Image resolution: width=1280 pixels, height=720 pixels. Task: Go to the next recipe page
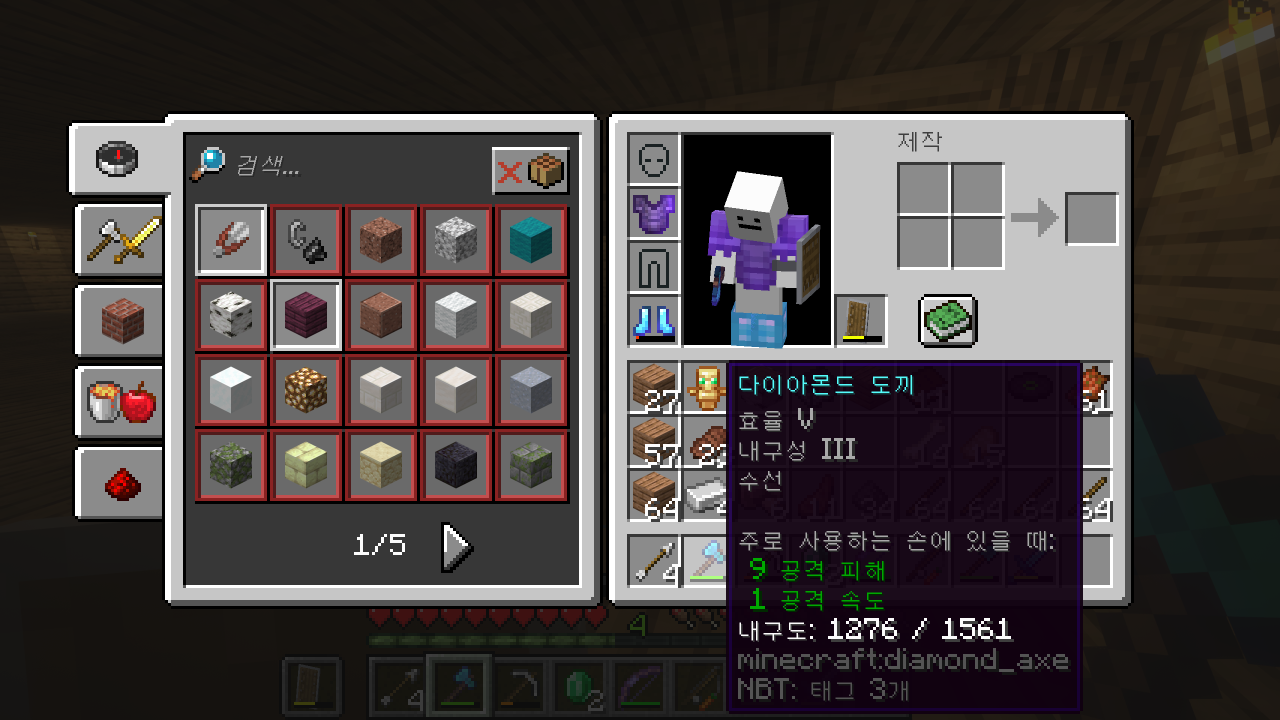456,546
